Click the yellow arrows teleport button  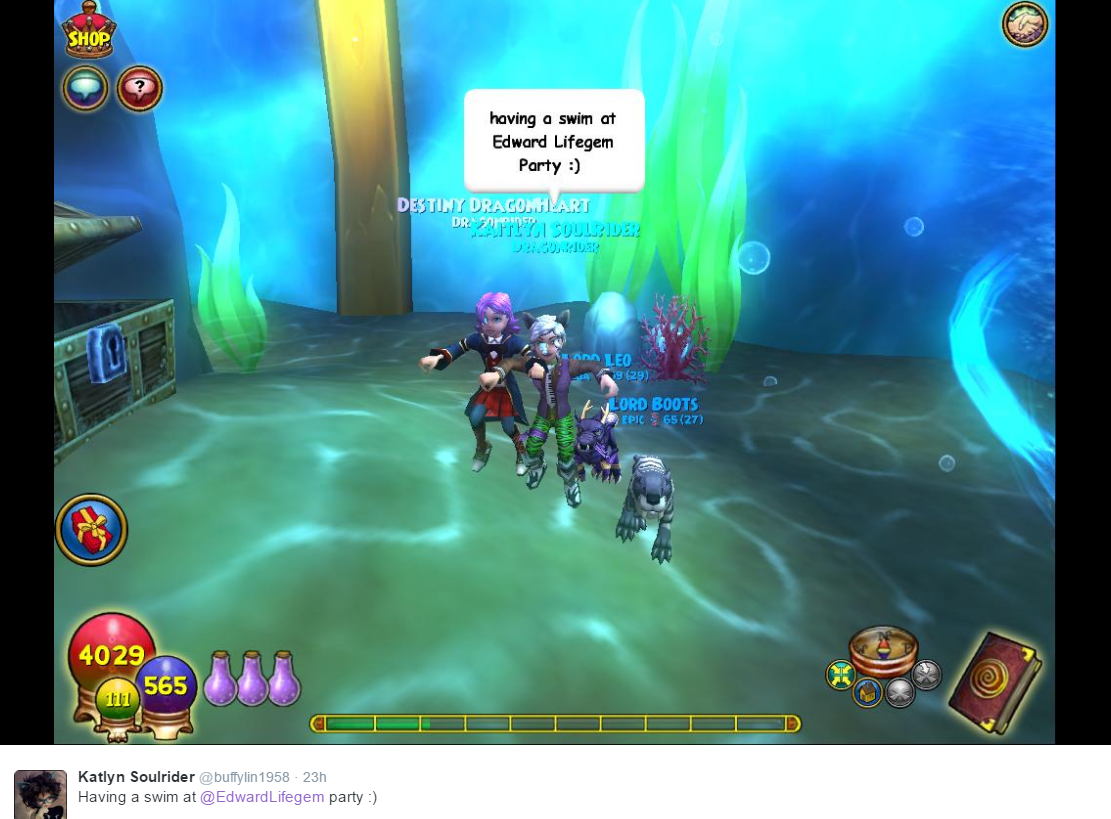pyautogui.click(x=841, y=675)
